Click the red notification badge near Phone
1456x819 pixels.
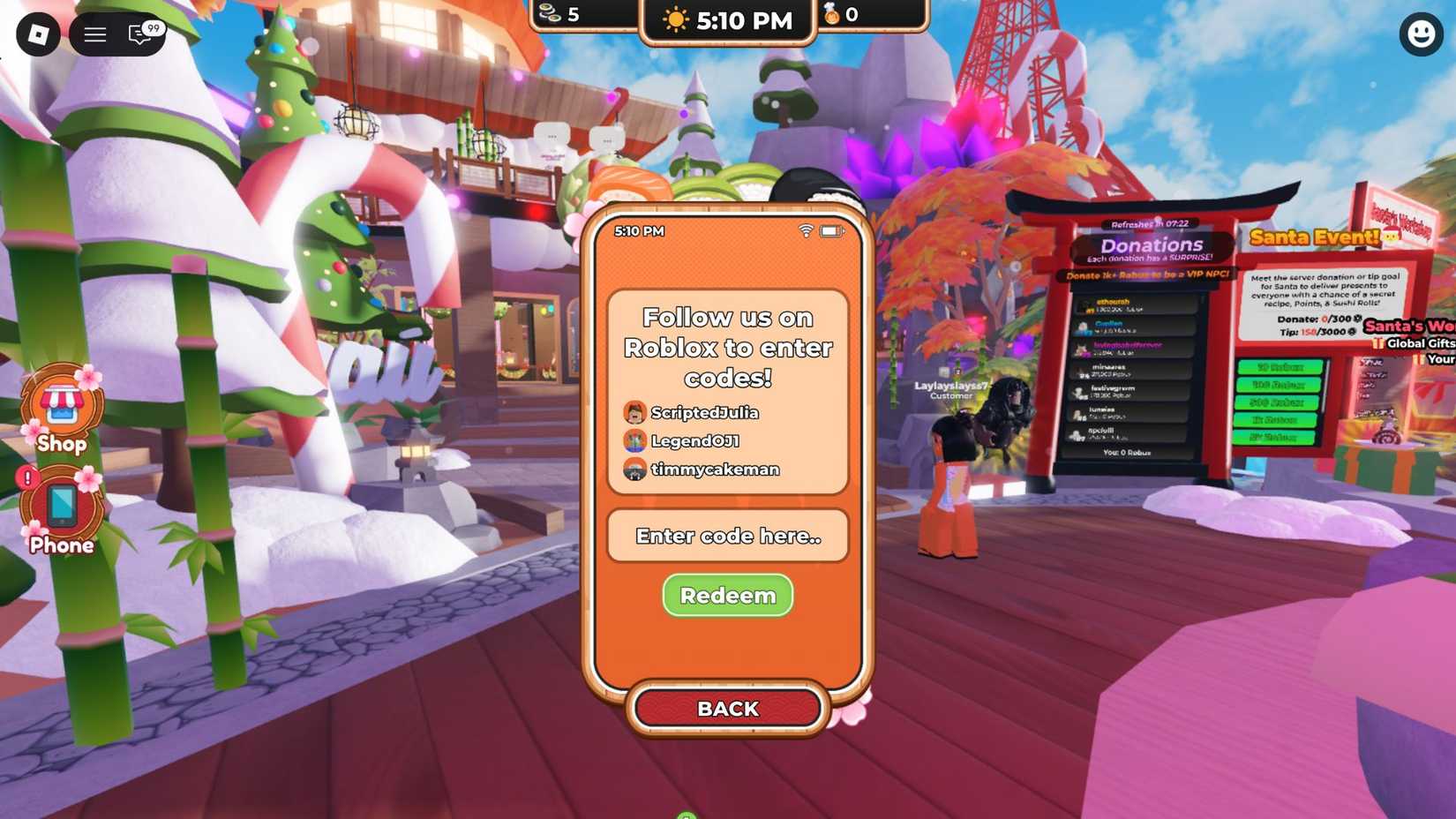click(x=26, y=478)
